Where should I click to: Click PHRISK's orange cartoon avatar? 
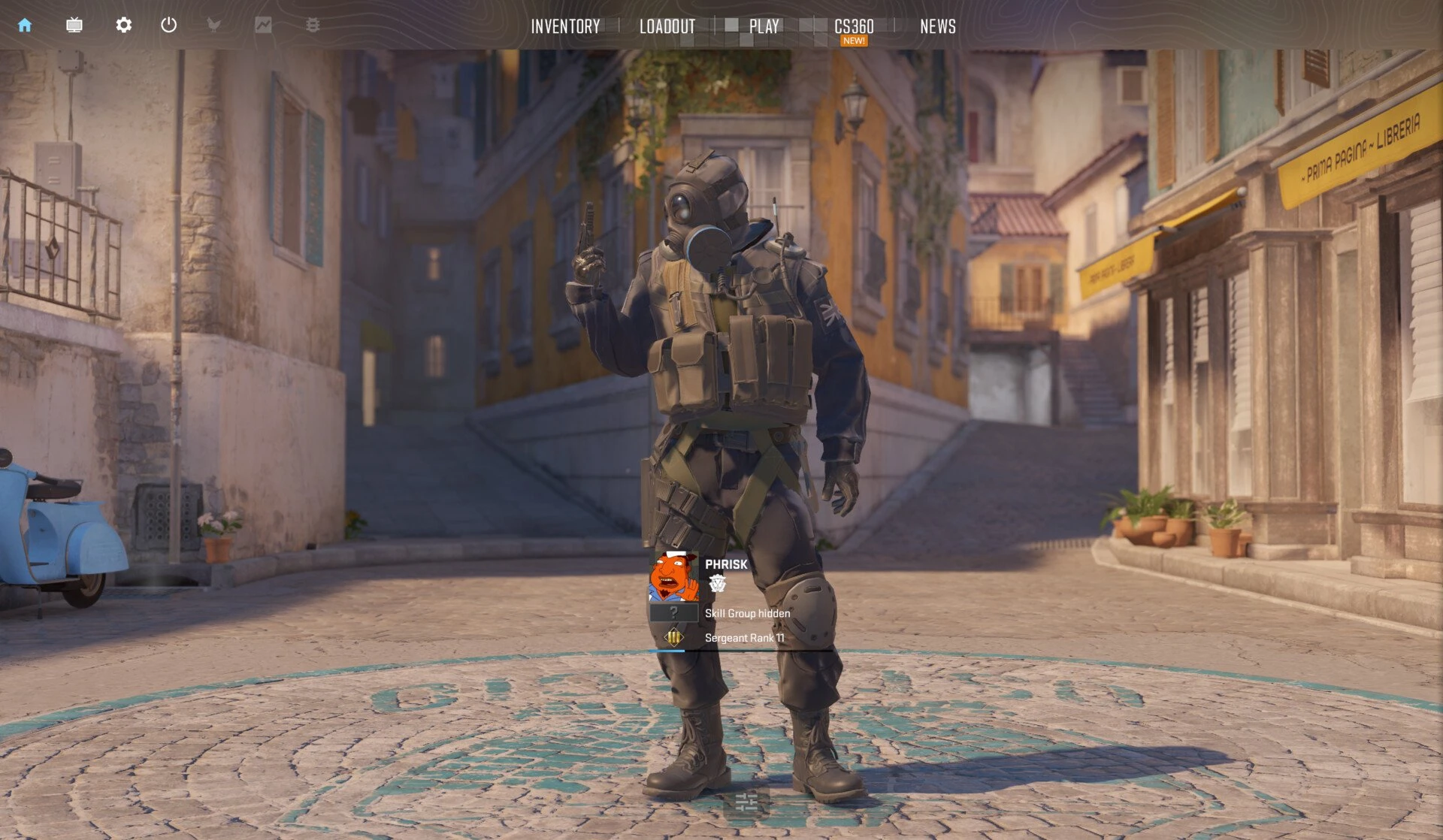point(673,577)
